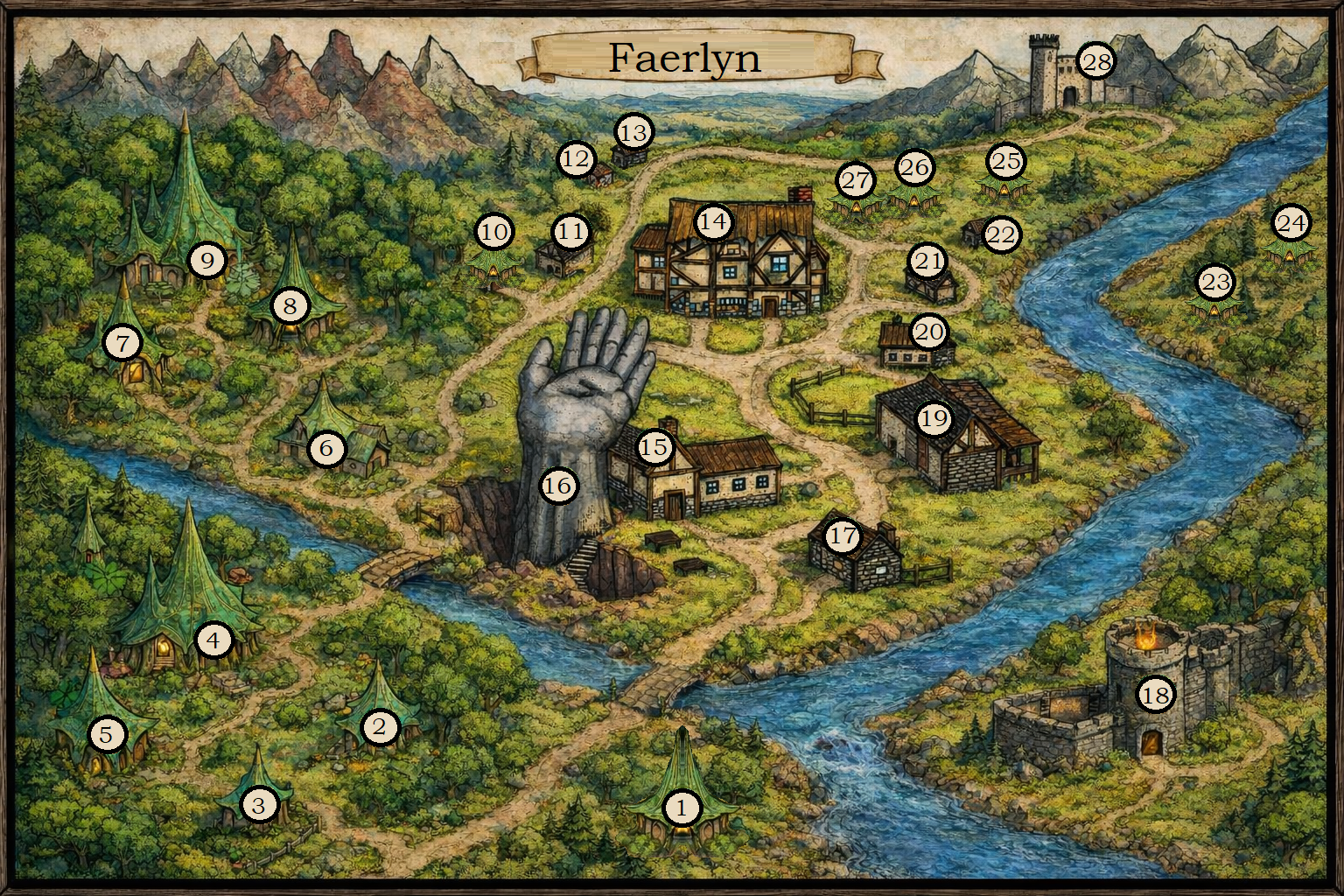Choose location marker 6

coord(326,449)
